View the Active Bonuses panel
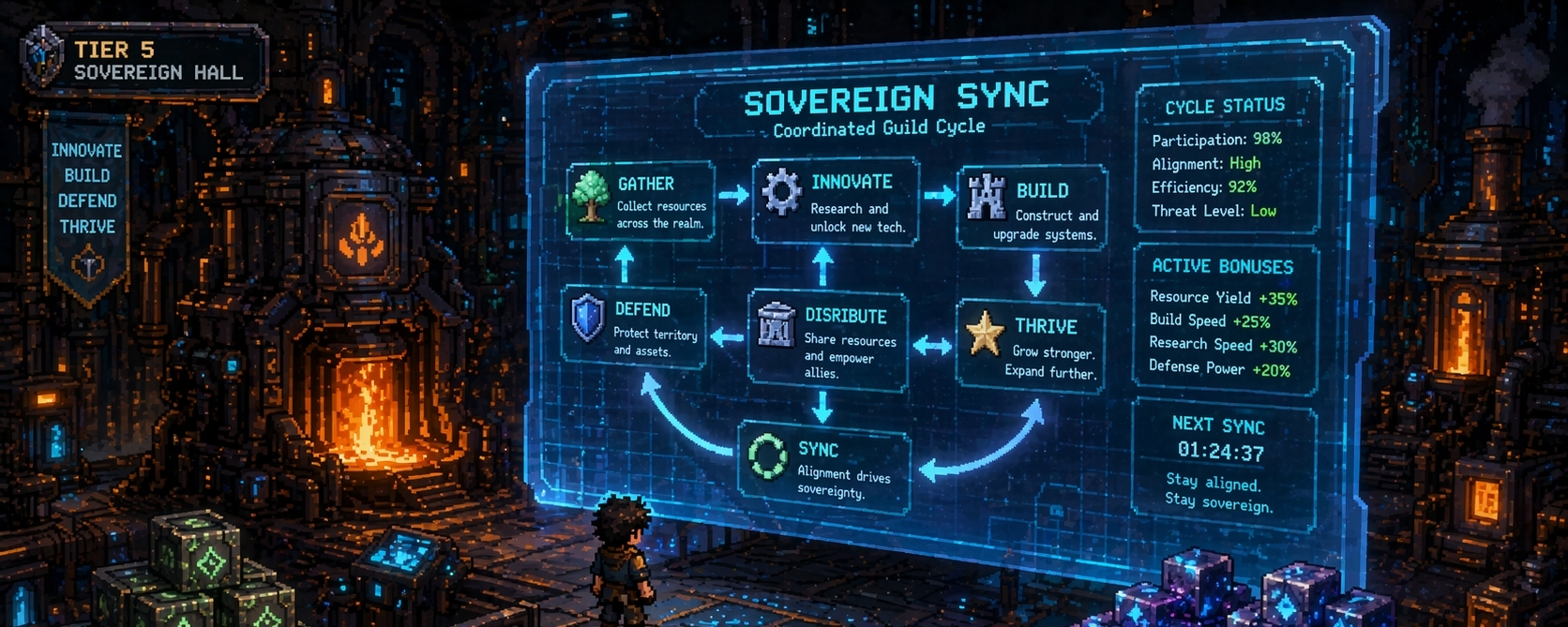Viewport: 1568px width, 627px height. pyautogui.click(x=1225, y=319)
